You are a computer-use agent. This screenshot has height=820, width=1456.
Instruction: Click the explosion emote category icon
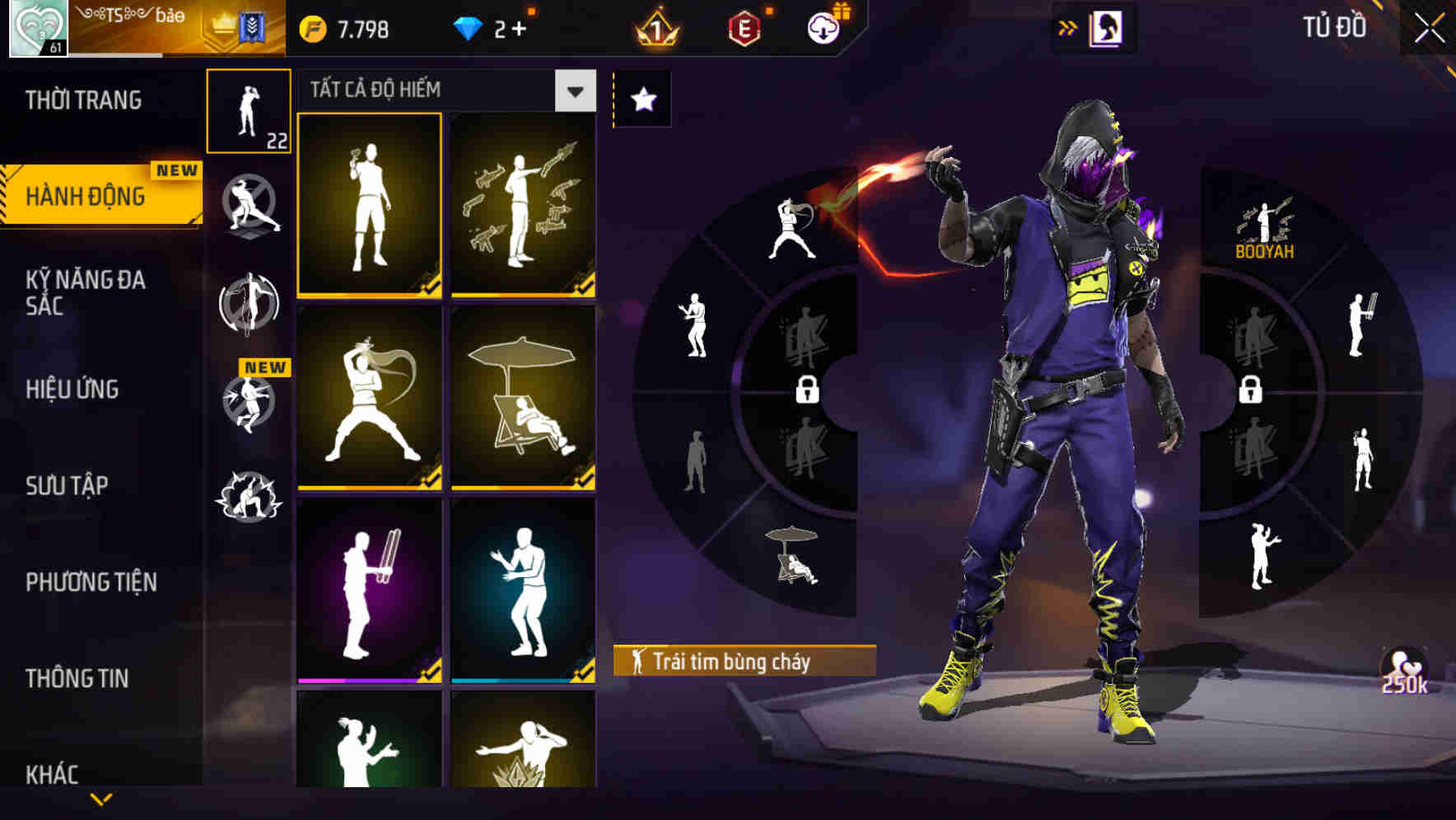pos(250,494)
